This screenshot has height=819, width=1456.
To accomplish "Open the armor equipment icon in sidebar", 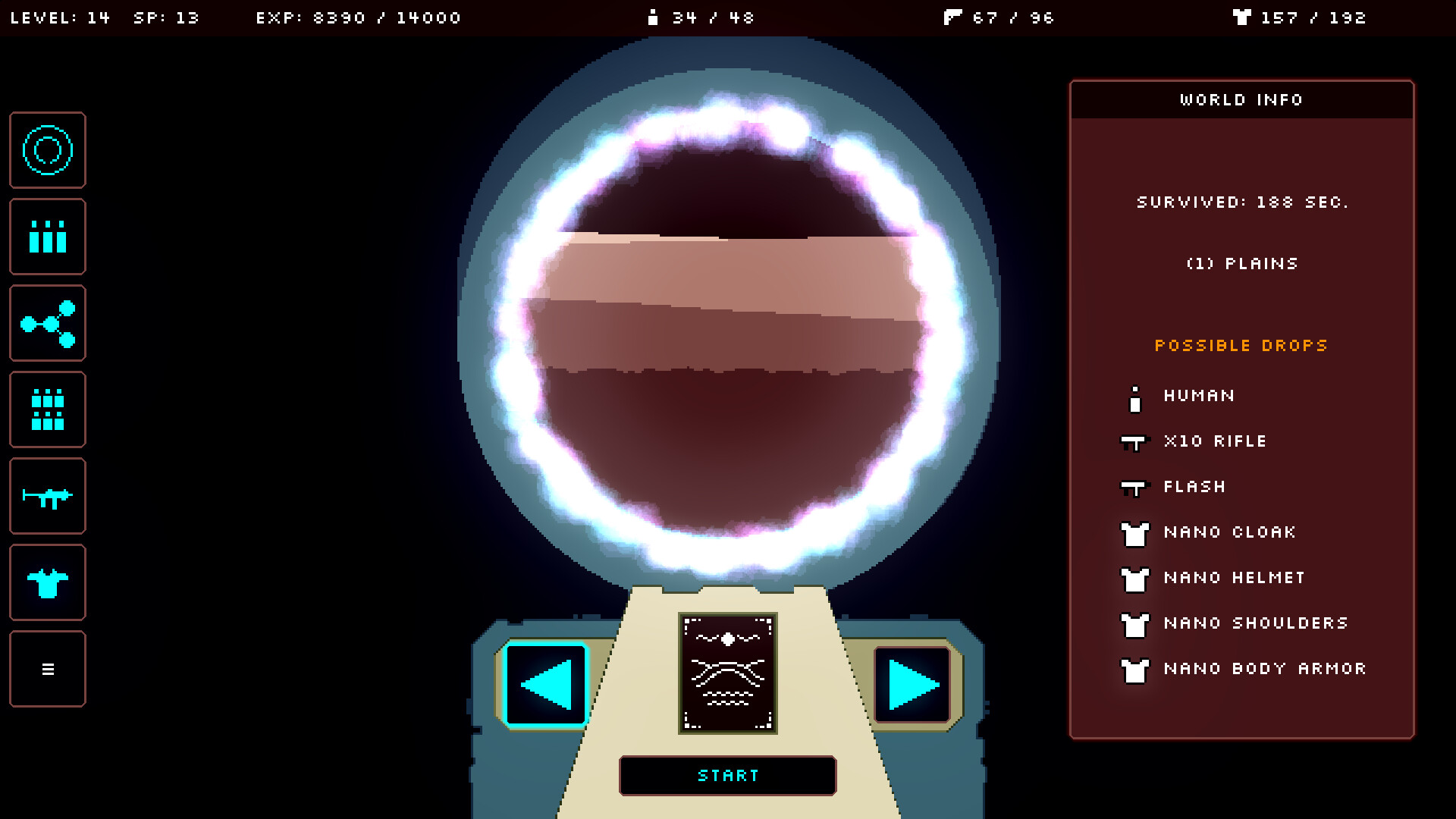I will [47, 582].
